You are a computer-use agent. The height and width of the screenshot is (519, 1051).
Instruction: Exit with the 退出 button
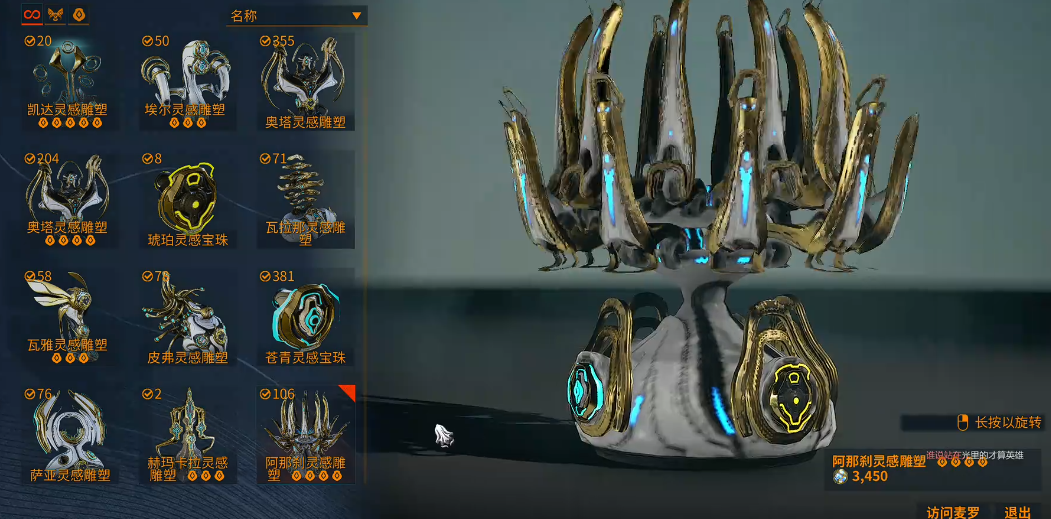(1018, 511)
